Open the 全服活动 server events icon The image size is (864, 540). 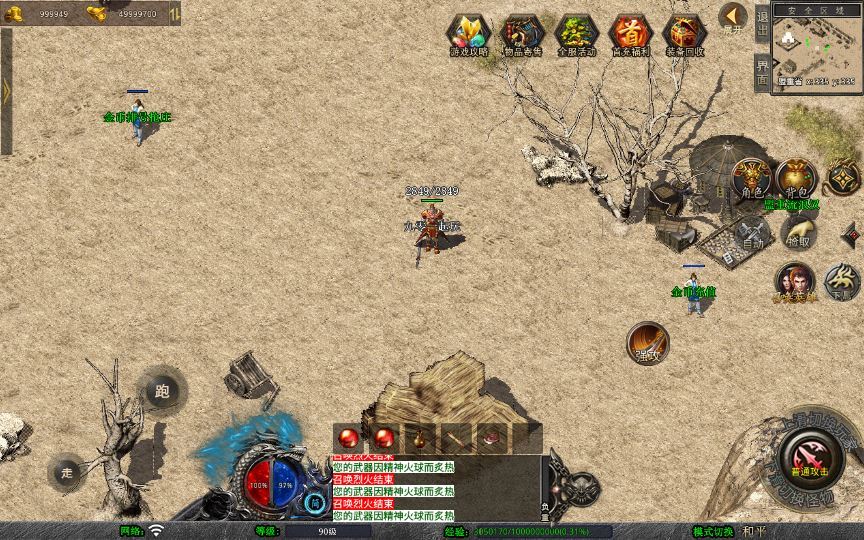tap(576, 34)
